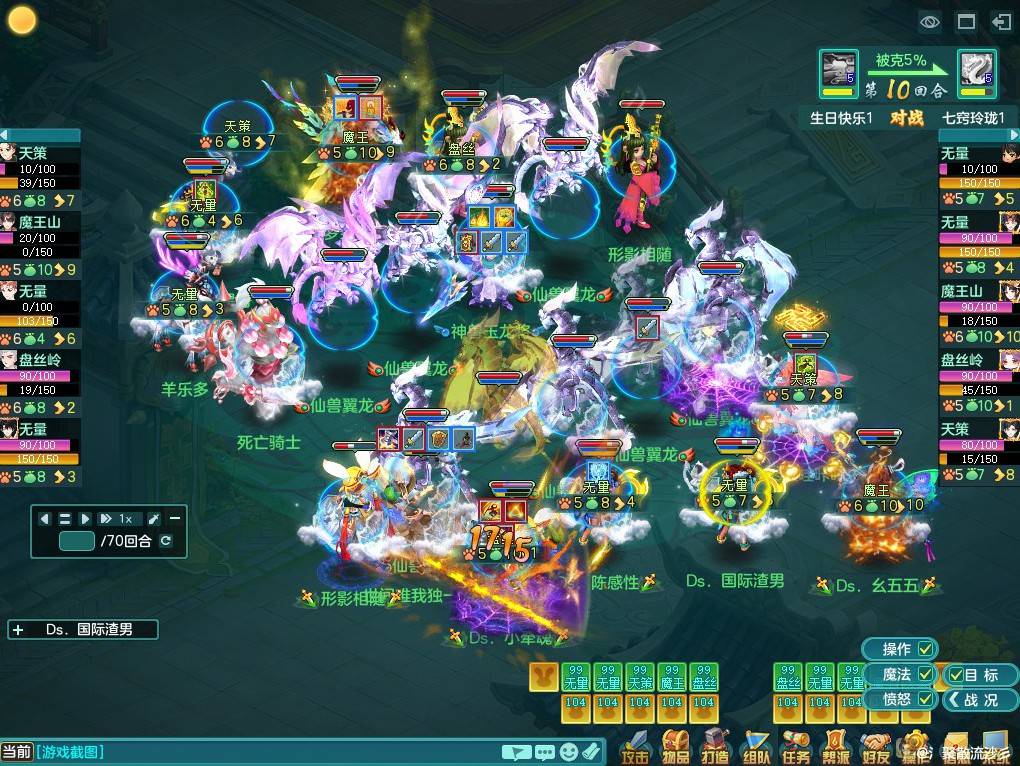1020x766 pixels.
Task: Click the round number input box
Action: point(77,541)
